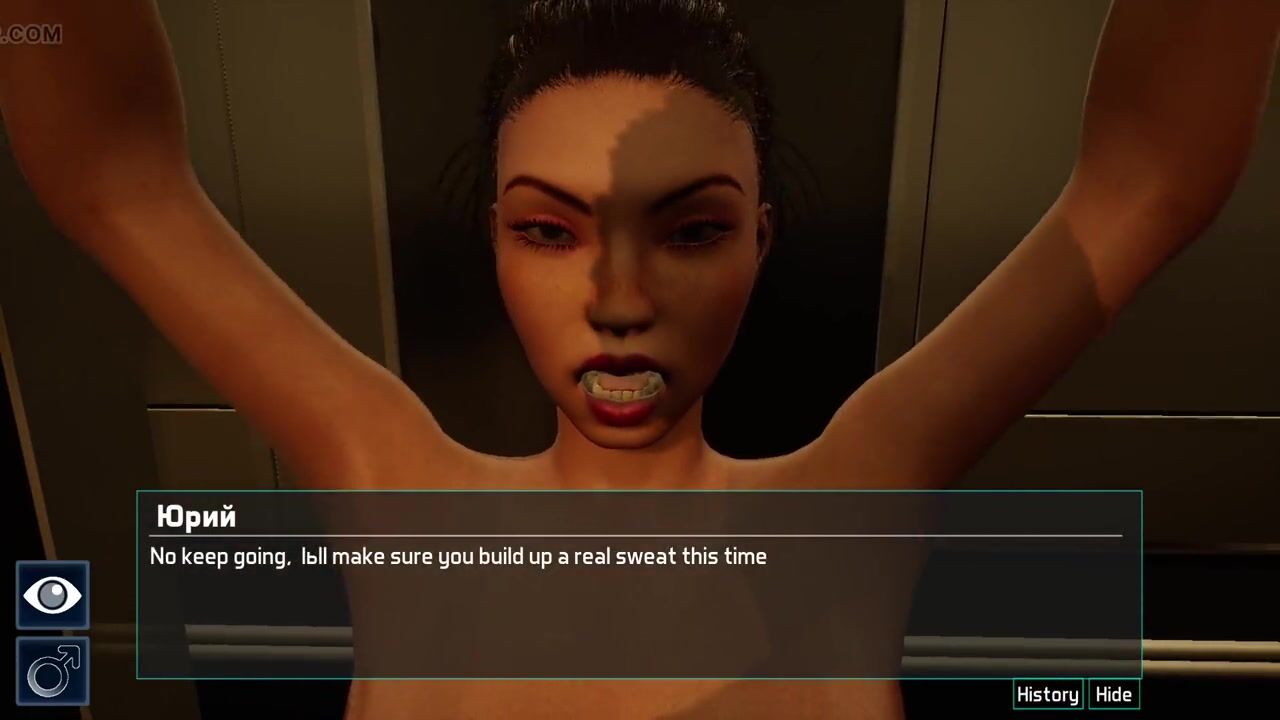Hide the dialogue box

click(x=1113, y=695)
